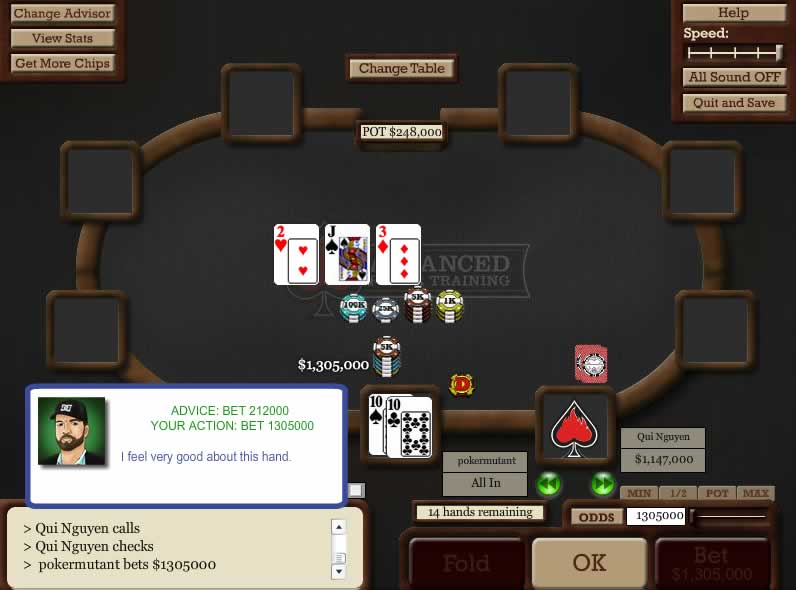Click the Bet $1,305,000 button
The image size is (796, 590).
click(711, 565)
